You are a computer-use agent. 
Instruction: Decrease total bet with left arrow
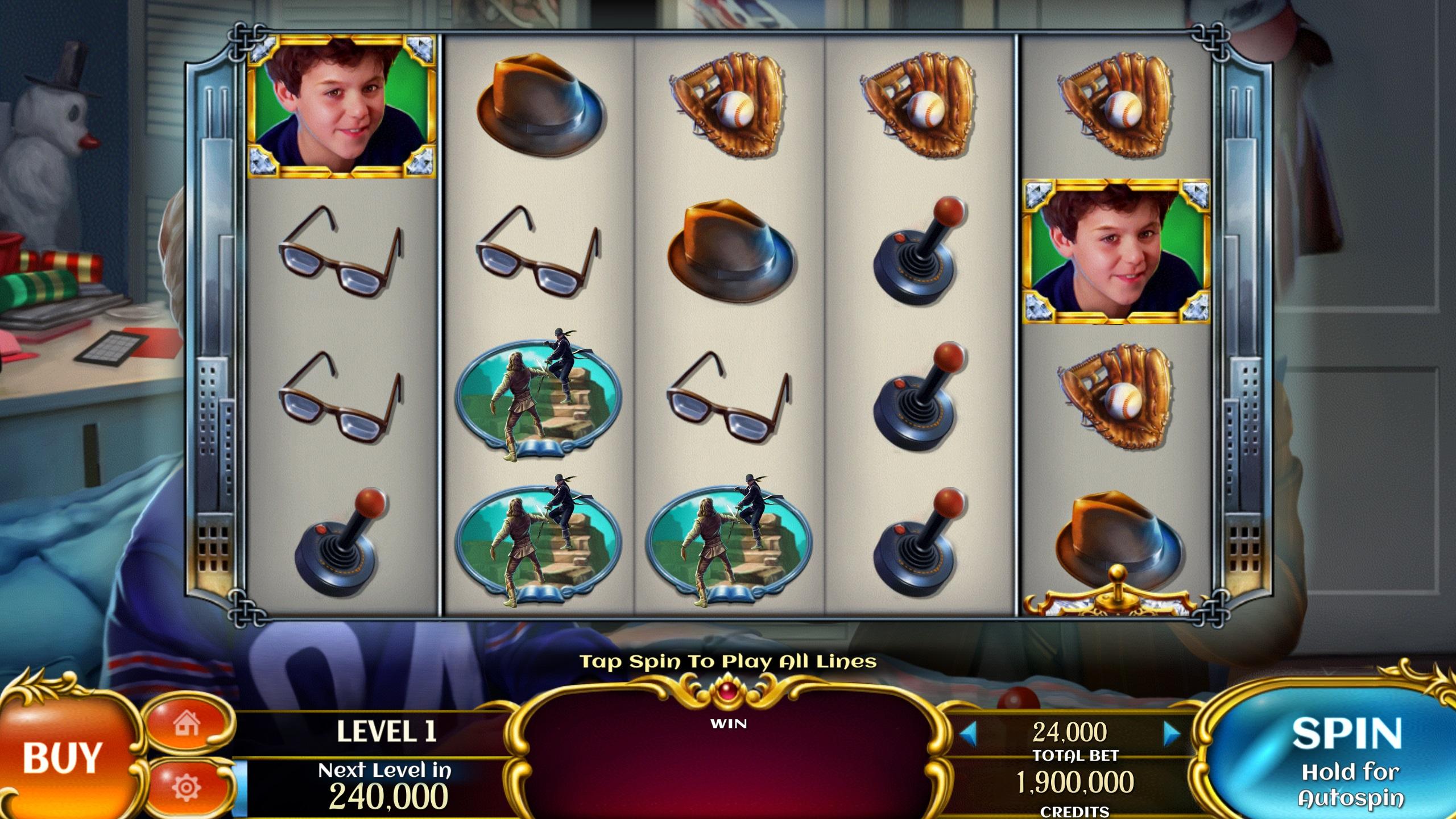coord(968,733)
